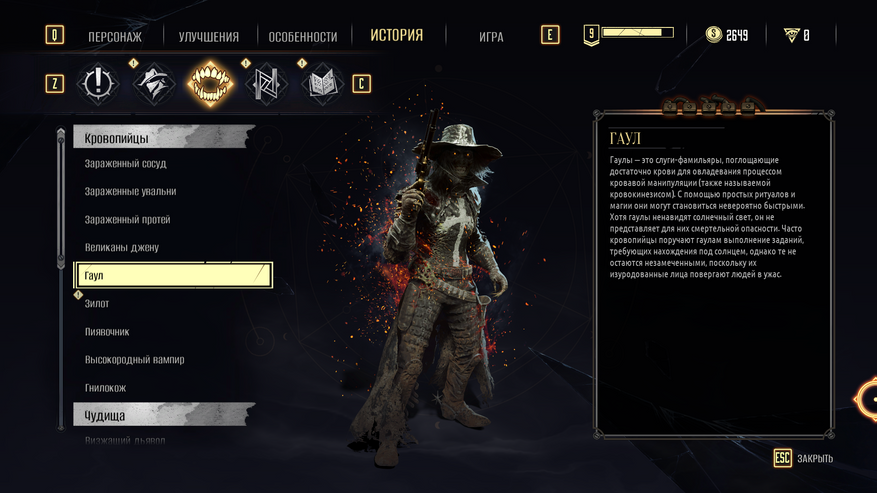
Task: Select the Гнилокож entry
Action: [106, 387]
